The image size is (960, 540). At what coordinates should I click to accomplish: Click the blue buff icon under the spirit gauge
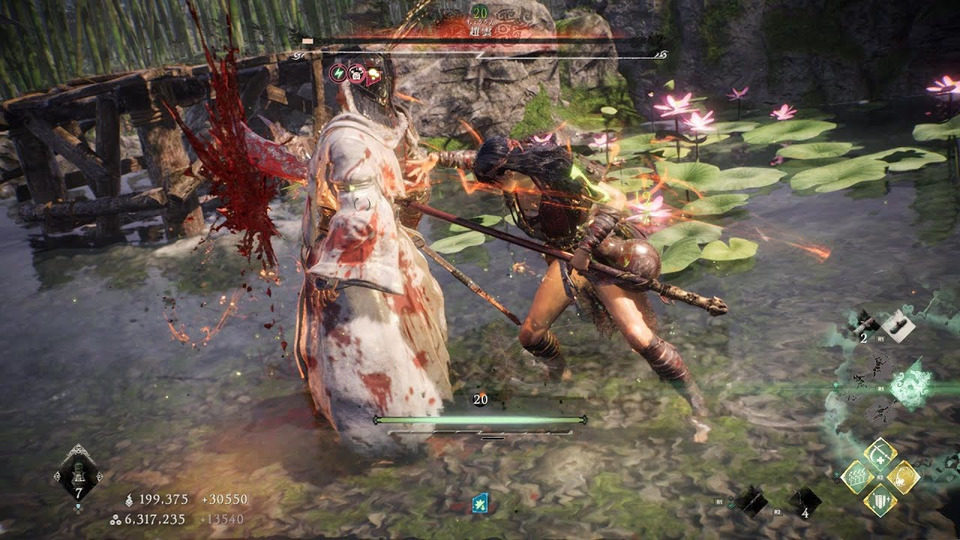[x=480, y=503]
